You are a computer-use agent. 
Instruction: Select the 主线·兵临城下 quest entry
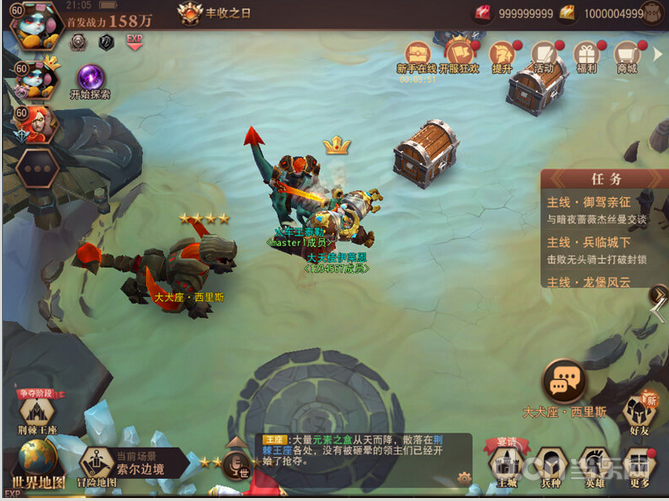598,250
